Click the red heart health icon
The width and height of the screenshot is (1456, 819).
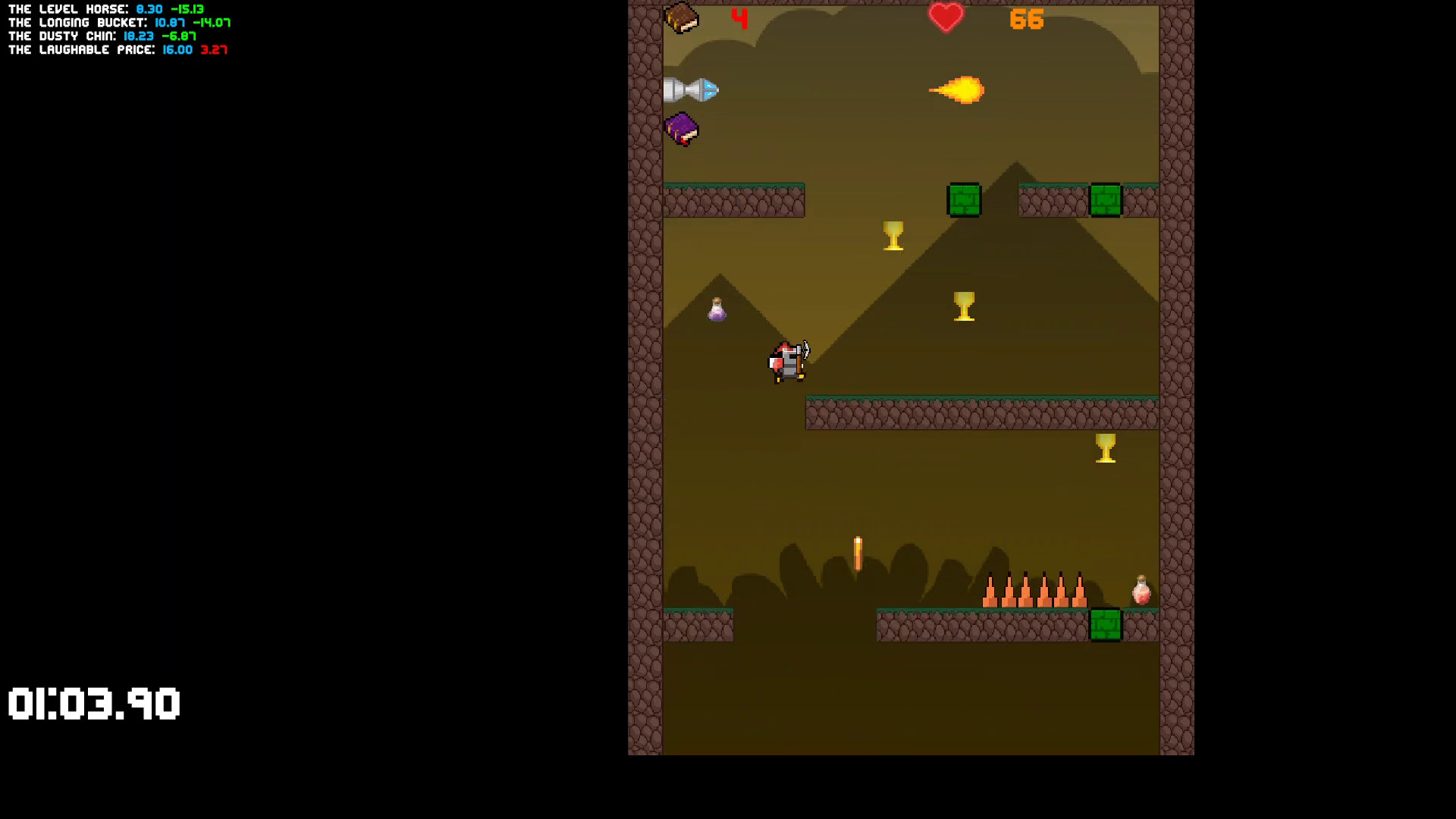point(947,18)
